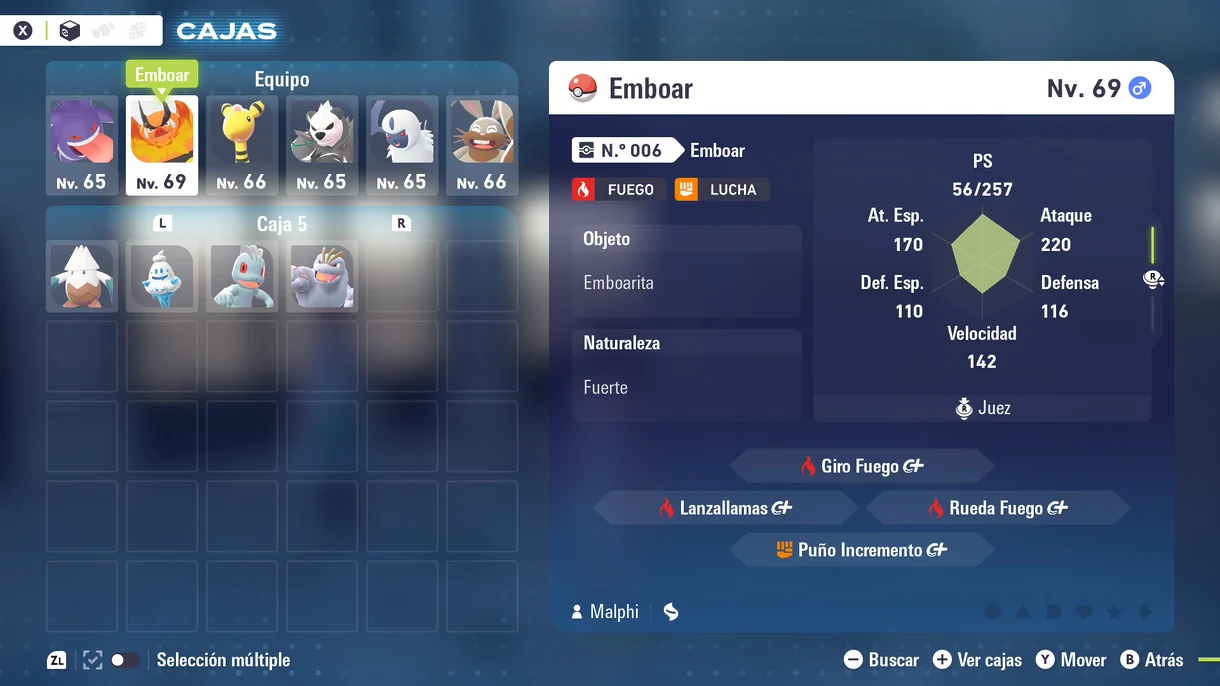Select the Giro Fuego move
Image resolution: width=1220 pixels, height=686 pixels.
pyautogui.click(x=861, y=466)
